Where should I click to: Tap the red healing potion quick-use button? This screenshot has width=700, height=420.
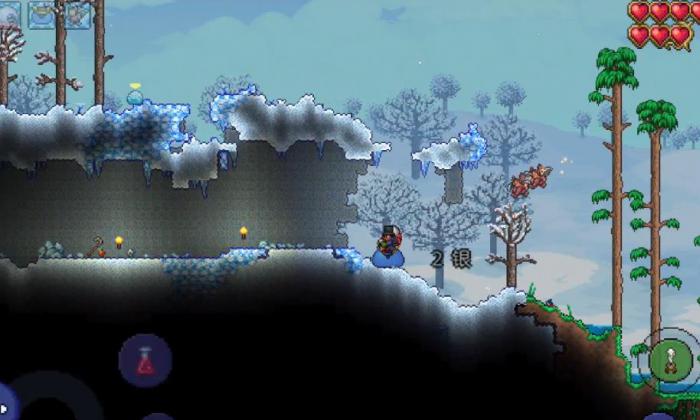coord(143,358)
